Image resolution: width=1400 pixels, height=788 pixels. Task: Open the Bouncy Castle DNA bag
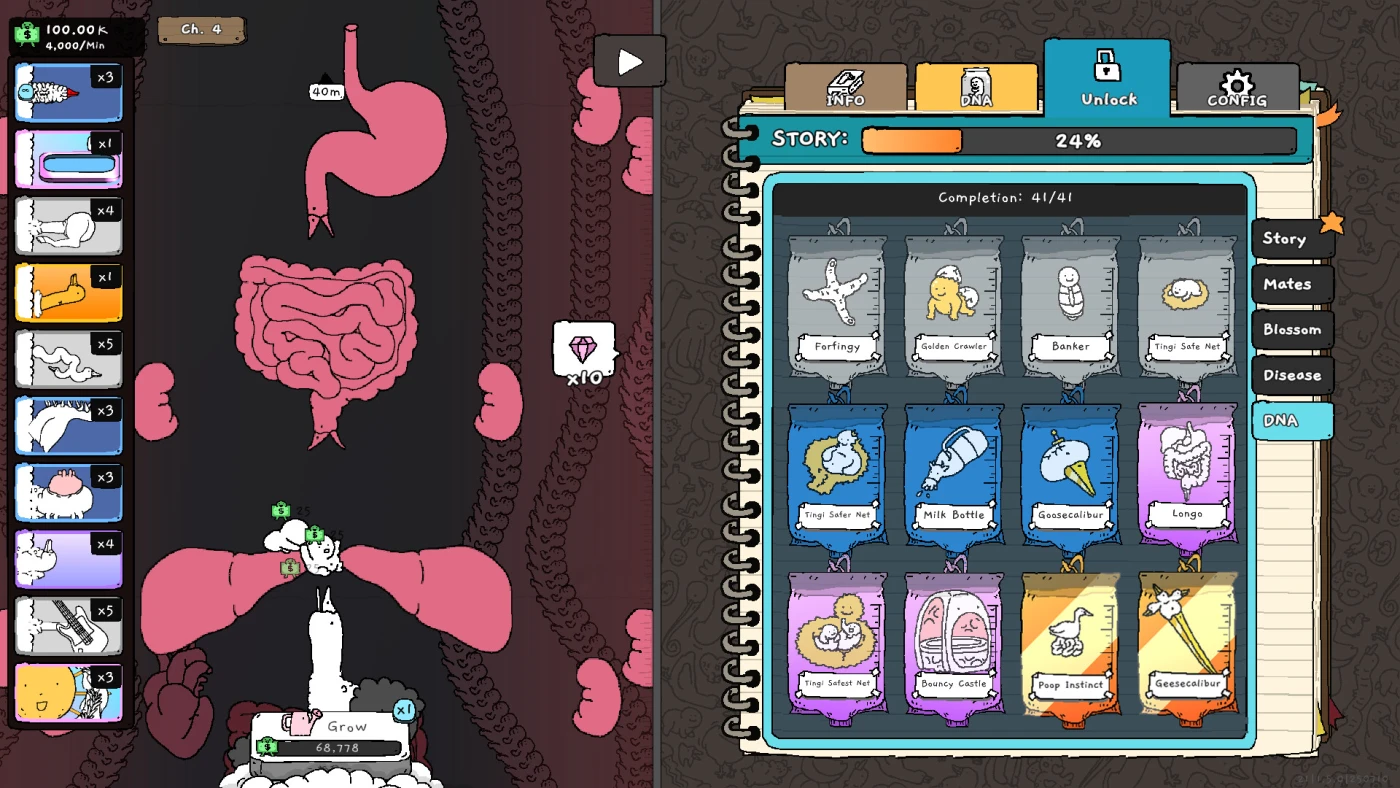coord(954,644)
